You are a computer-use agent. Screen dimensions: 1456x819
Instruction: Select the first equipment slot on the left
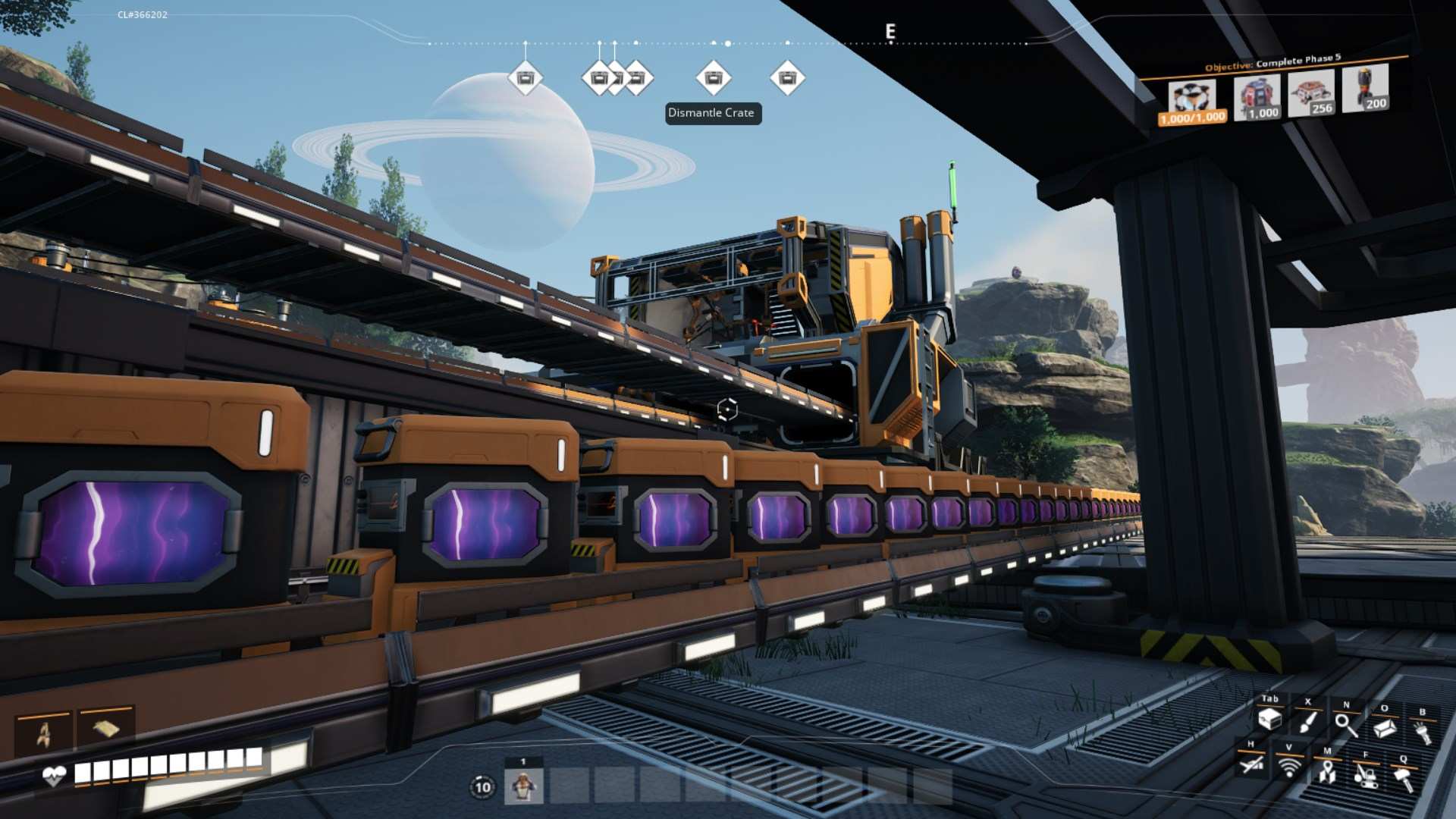44,733
